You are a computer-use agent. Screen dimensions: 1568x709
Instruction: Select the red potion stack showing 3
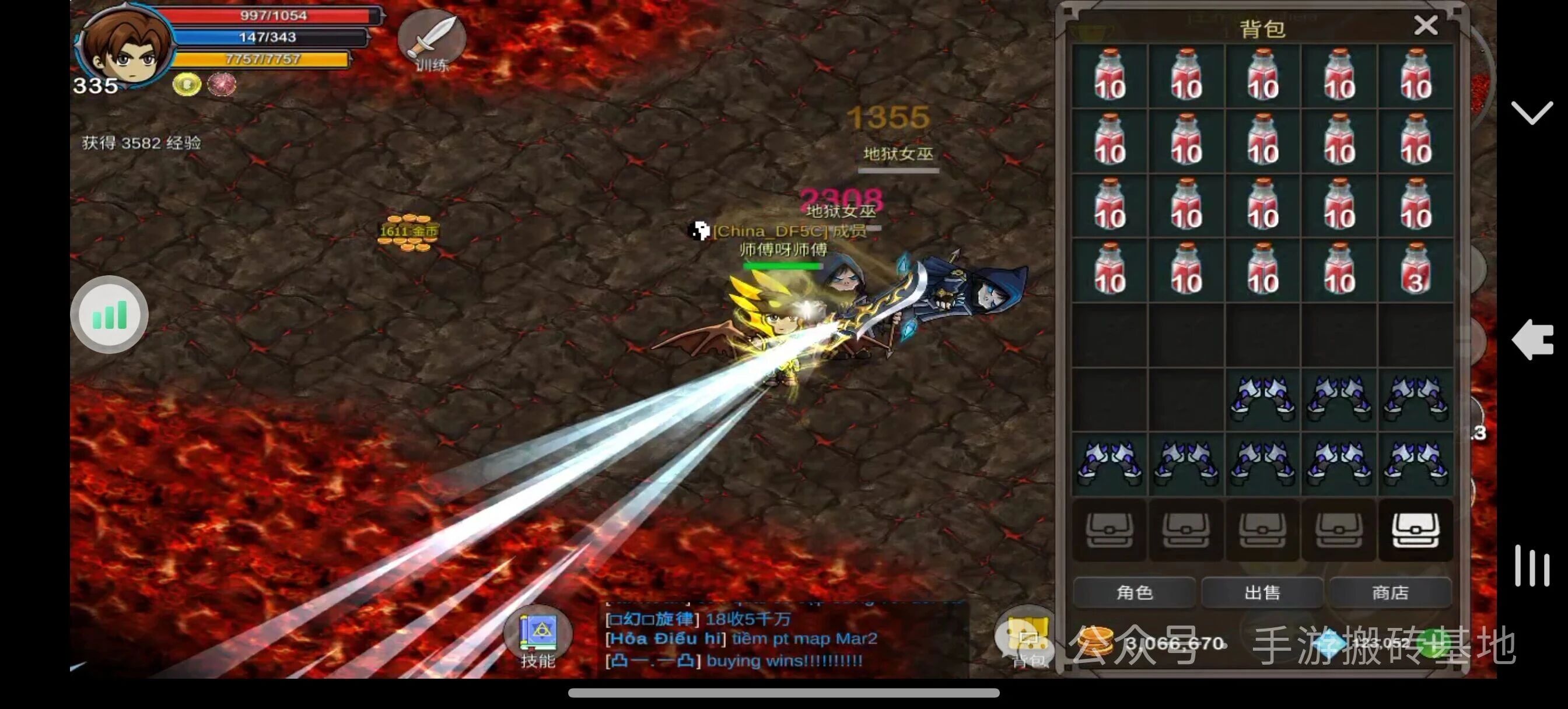point(1416,270)
